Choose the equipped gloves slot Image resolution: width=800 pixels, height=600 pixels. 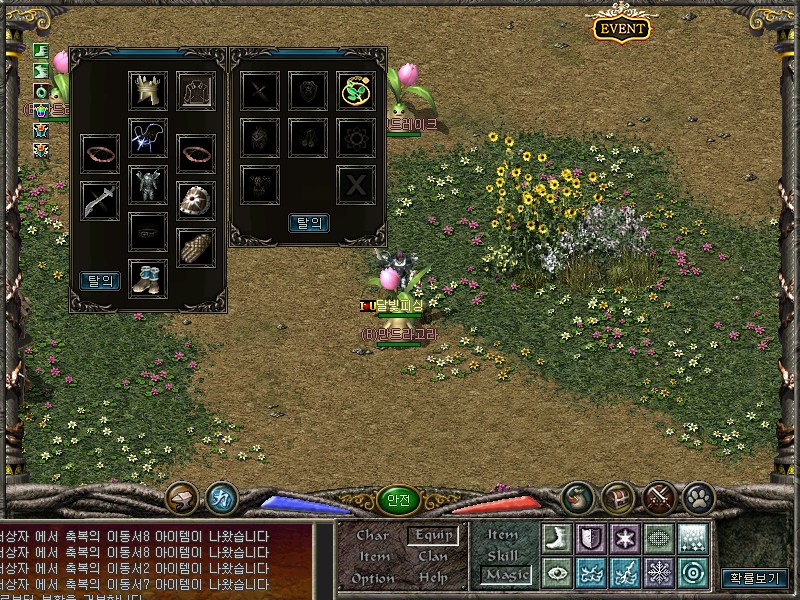196,247
